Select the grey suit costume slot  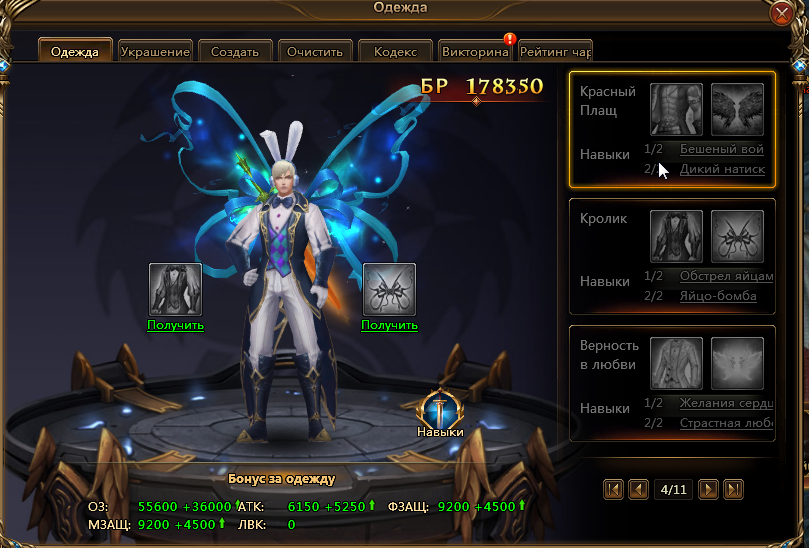[x=175, y=289]
